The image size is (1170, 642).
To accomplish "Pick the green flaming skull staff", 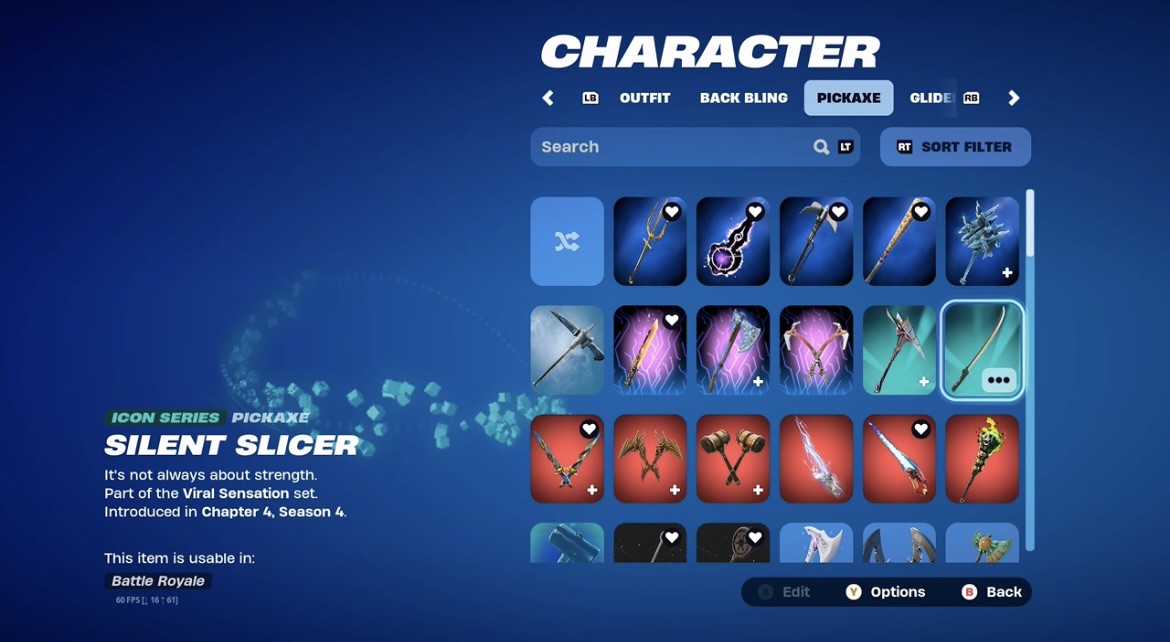I will (982, 459).
